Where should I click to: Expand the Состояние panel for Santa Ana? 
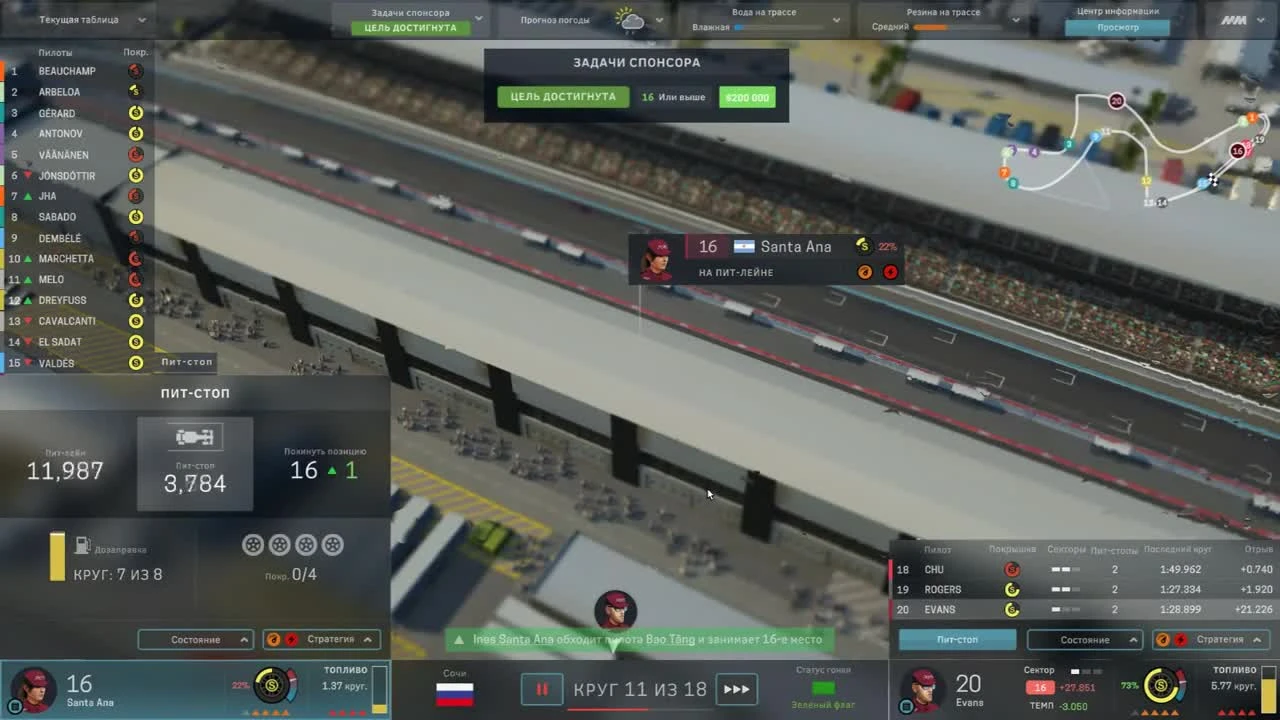pos(196,639)
